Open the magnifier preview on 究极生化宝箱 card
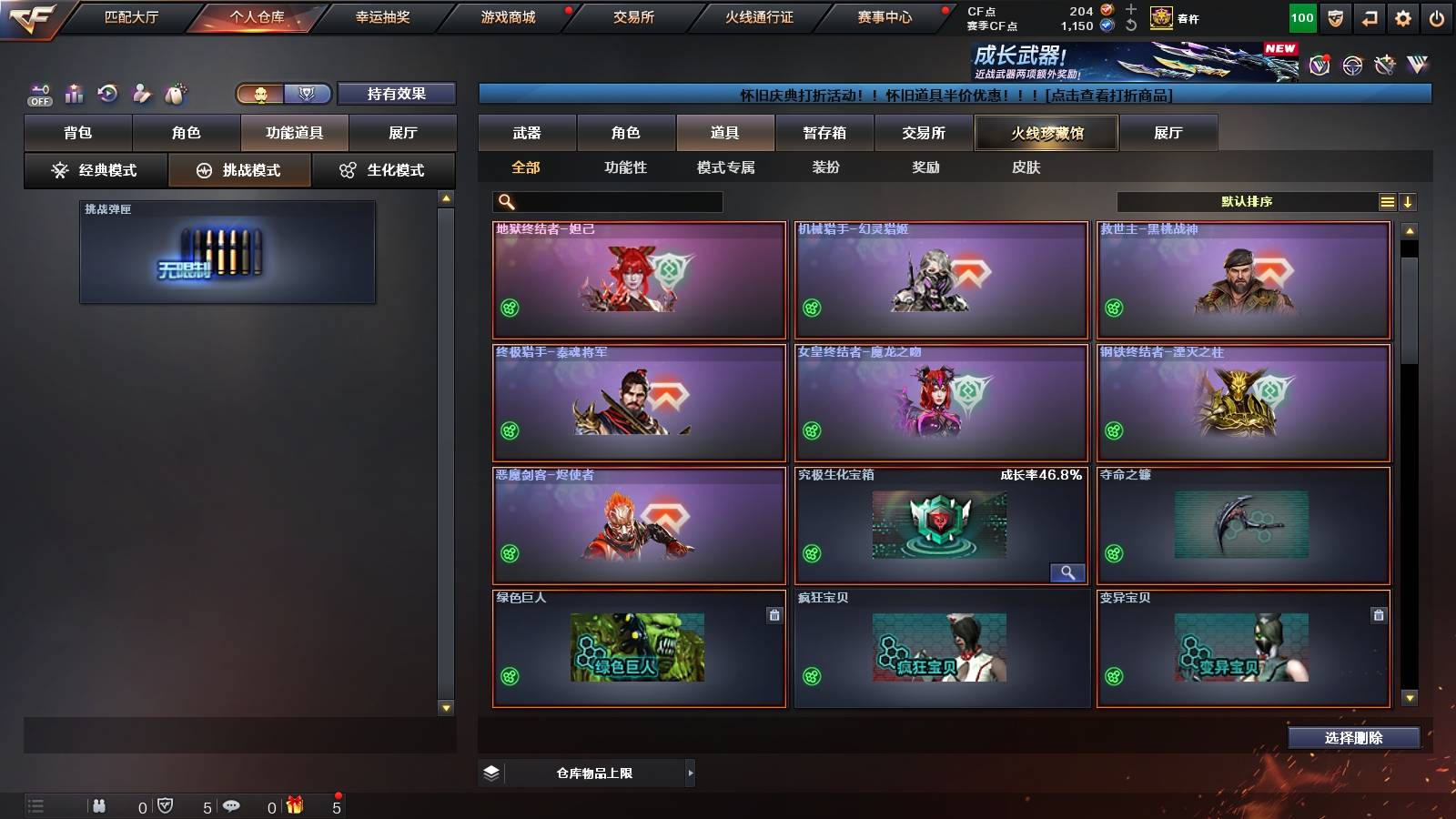 (1068, 572)
